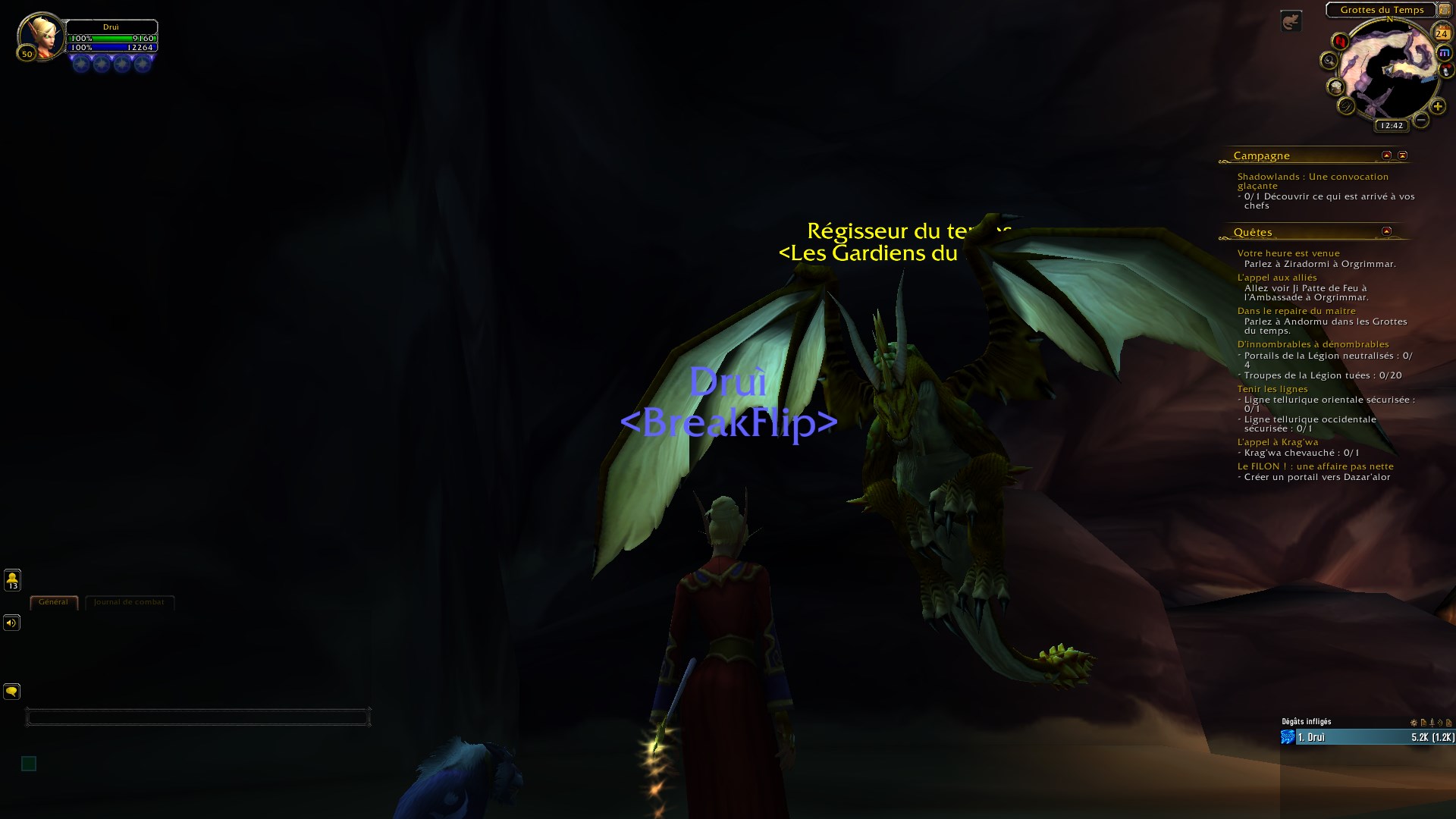This screenshot has height=819, width=1456.
Task: Open the gear options of the Dégâts infligés meter
Action: [1413, 723]
